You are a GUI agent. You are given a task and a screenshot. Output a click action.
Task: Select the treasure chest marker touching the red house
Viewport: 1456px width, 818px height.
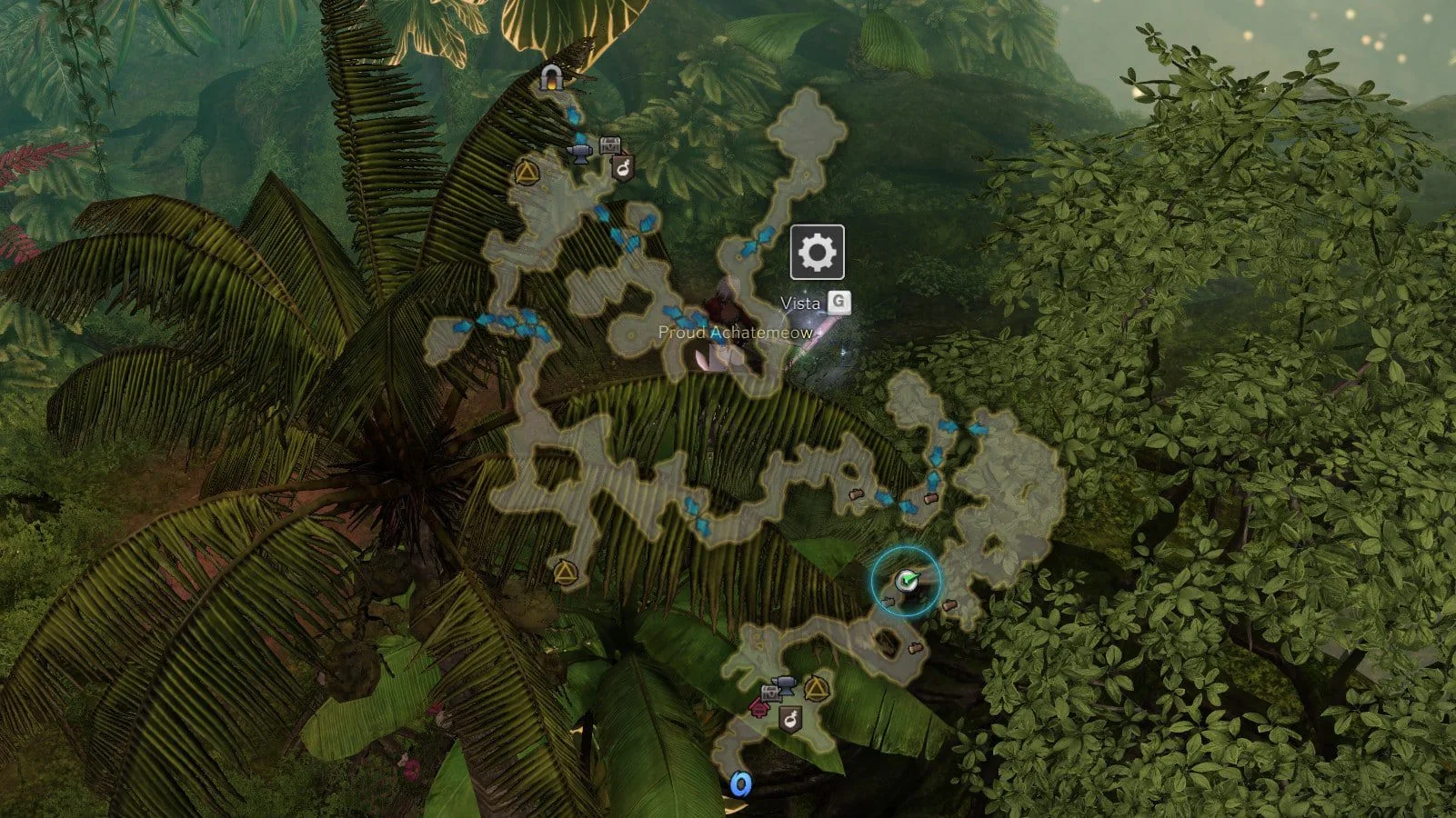coord(769,693)
